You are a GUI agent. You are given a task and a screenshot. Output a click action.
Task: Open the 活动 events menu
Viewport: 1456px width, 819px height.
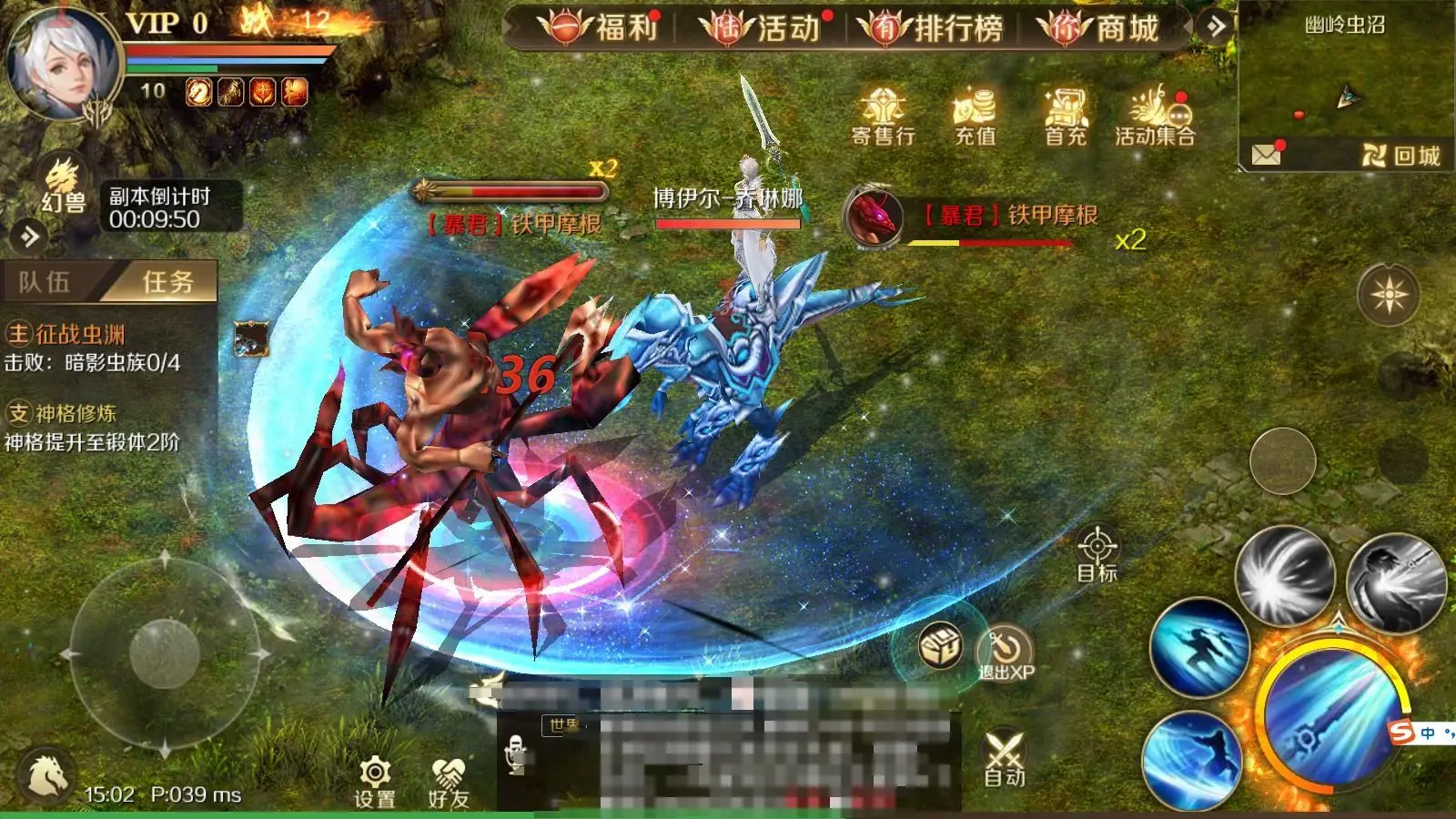[x=763, y=28]
